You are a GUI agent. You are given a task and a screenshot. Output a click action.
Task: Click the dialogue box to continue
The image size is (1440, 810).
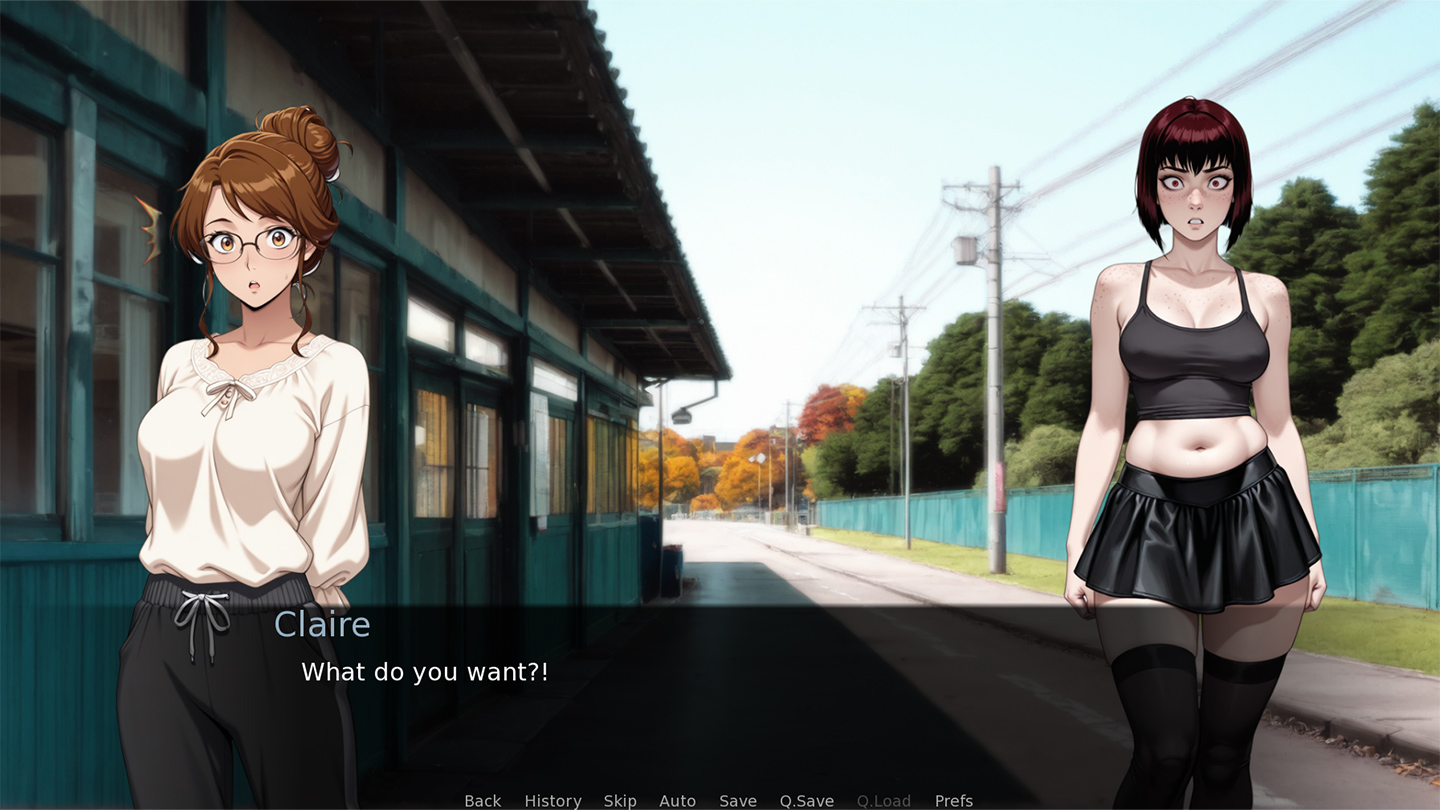(x=720, y=690)
